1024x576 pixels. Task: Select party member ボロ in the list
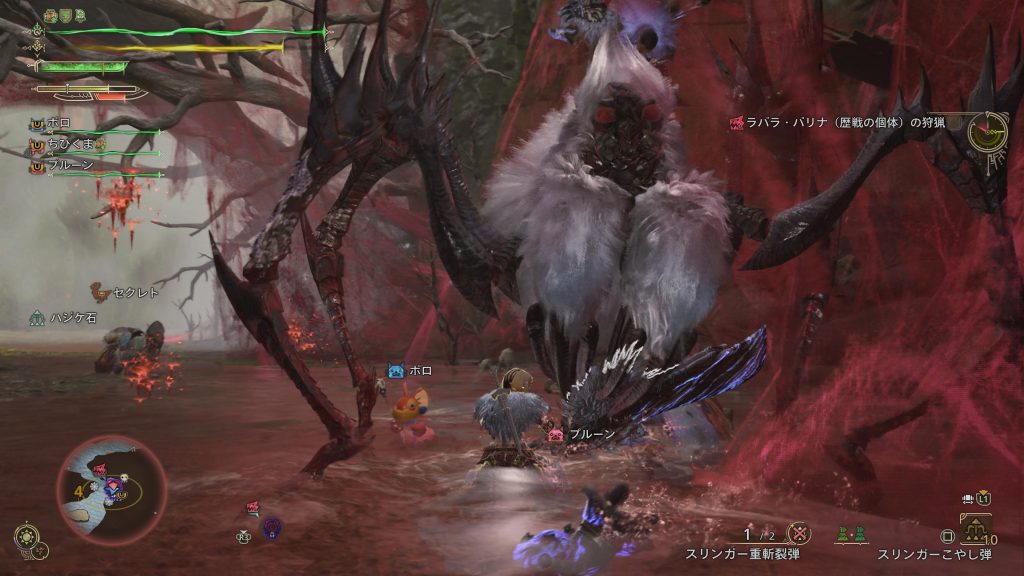click(58, 124)
